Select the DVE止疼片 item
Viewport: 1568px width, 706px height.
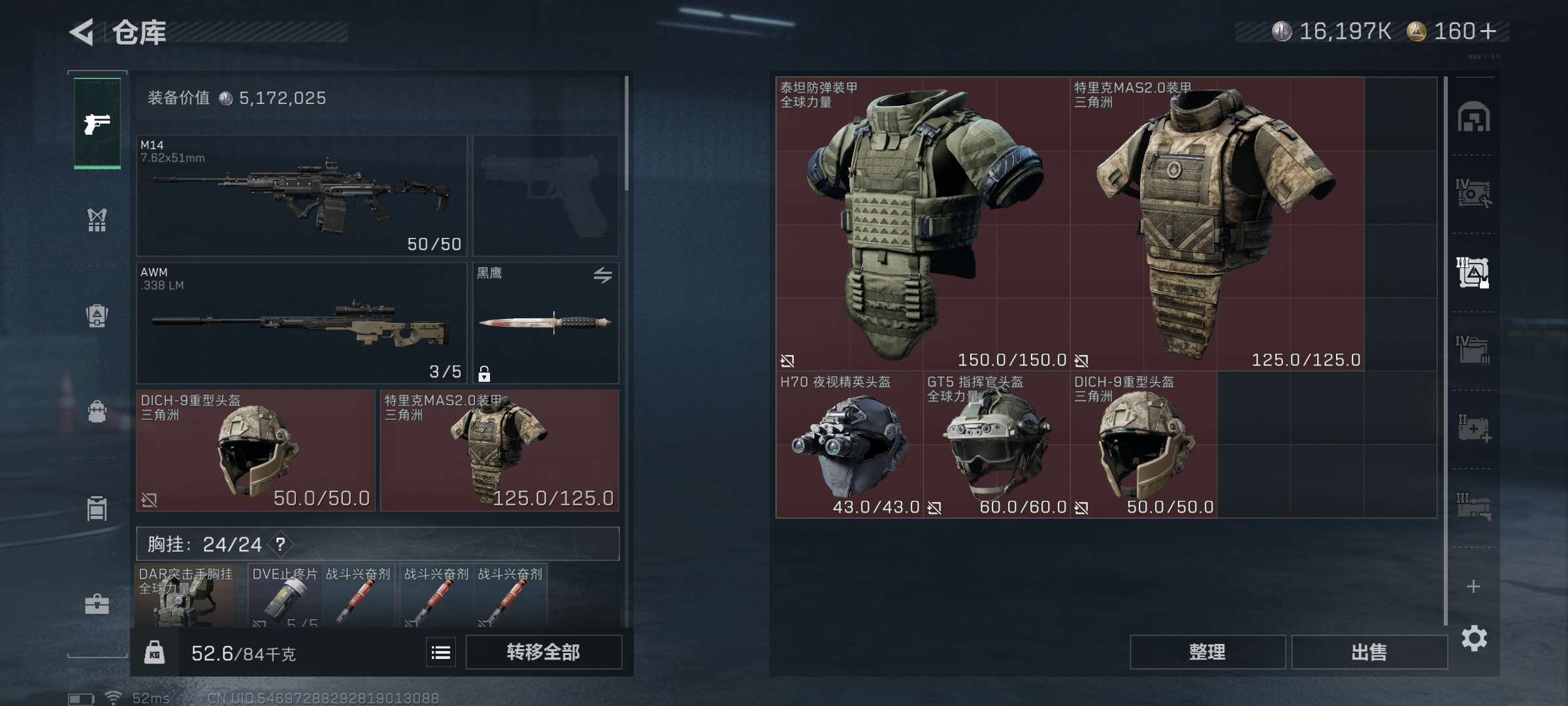coord(285,596)
